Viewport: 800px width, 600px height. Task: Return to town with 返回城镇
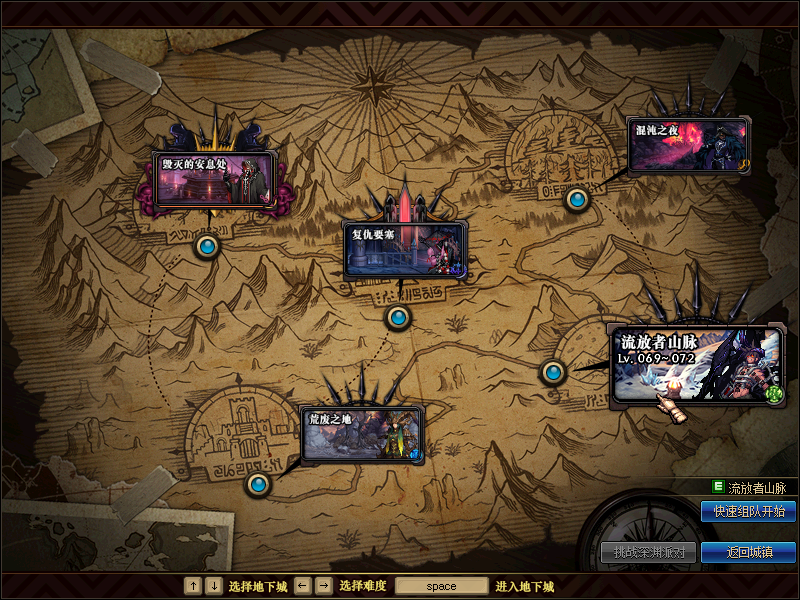(748, 552)
